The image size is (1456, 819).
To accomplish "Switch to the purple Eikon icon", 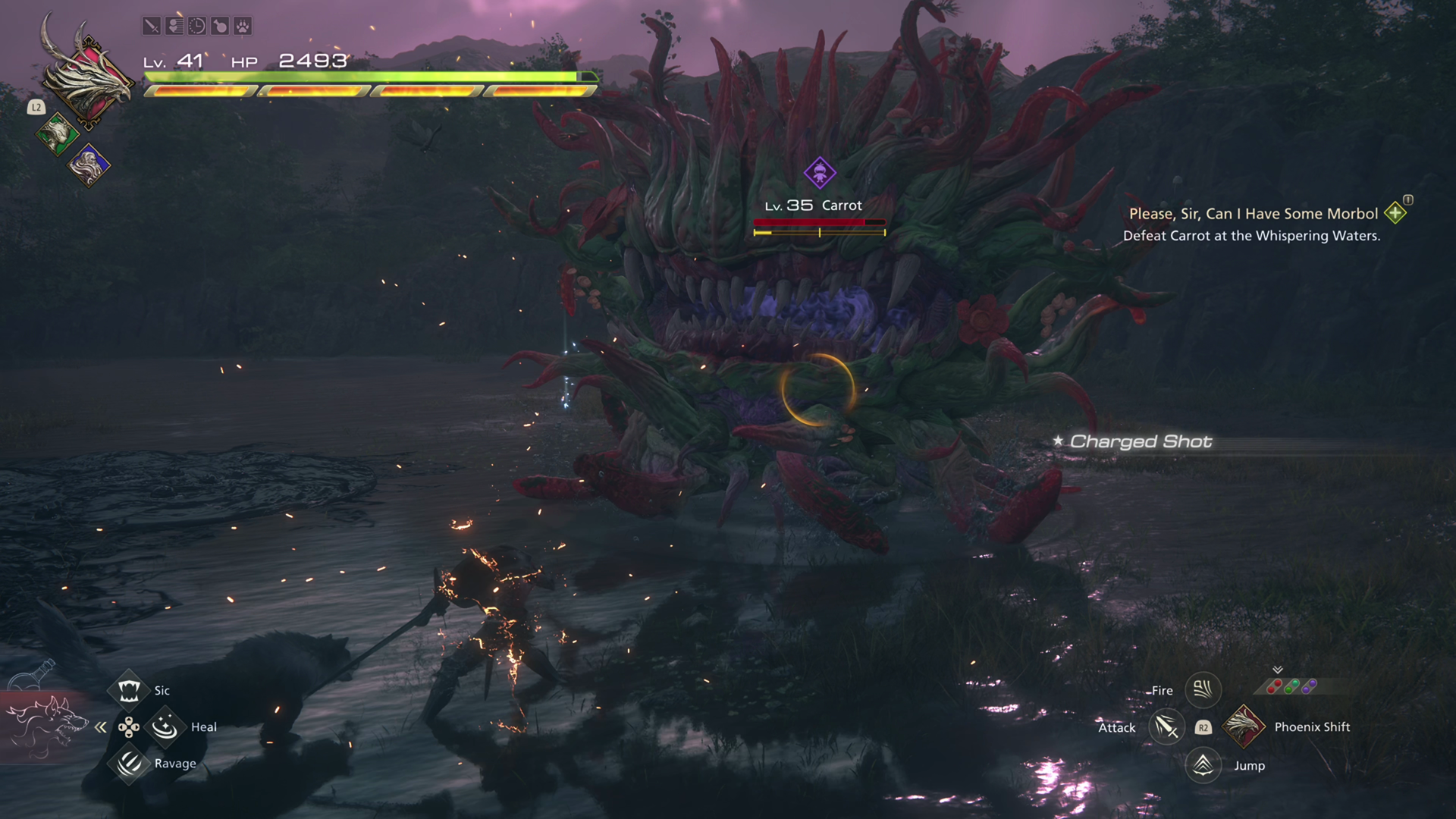I will [x=89, y=165].
